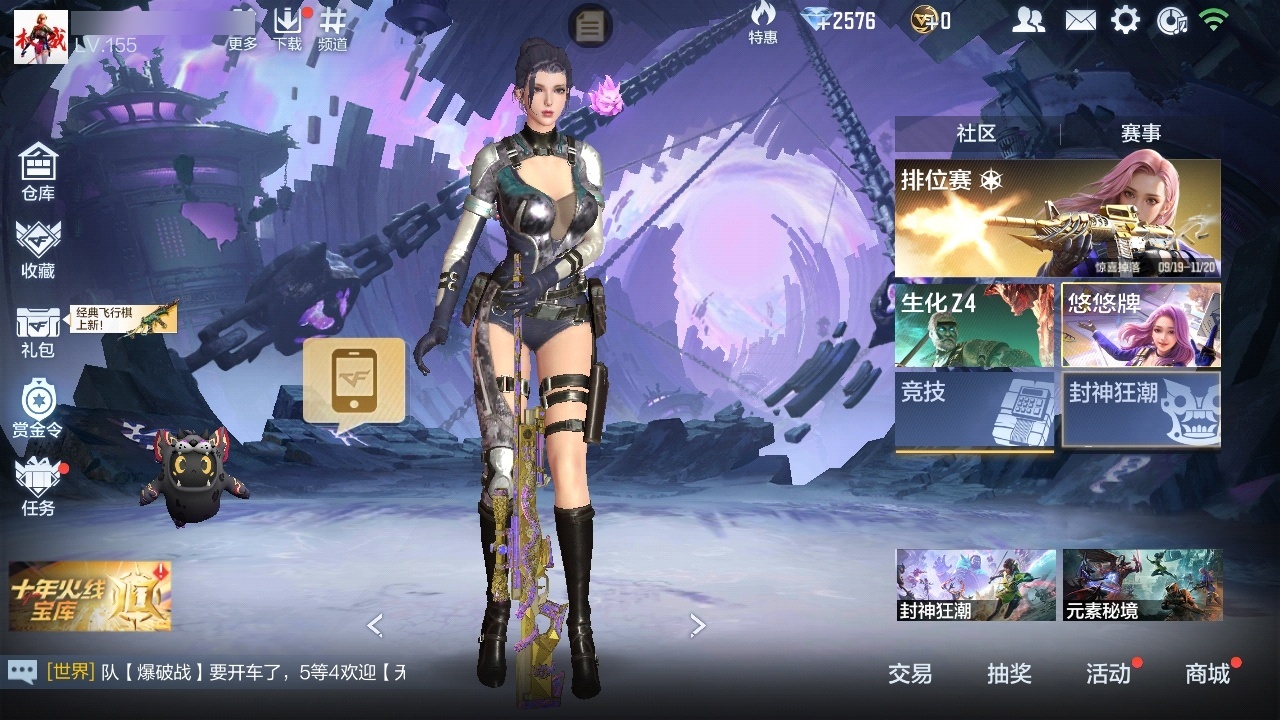Open the 礼包 gift pack menu

pos(38,332)
